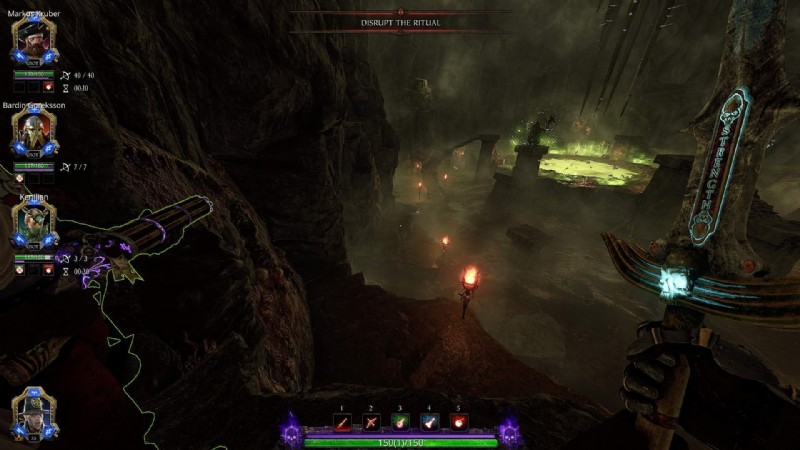800x450 pixels.
Task: Click Kerillian's portrait
Action: pyautogui.click(x=31, y=222)
